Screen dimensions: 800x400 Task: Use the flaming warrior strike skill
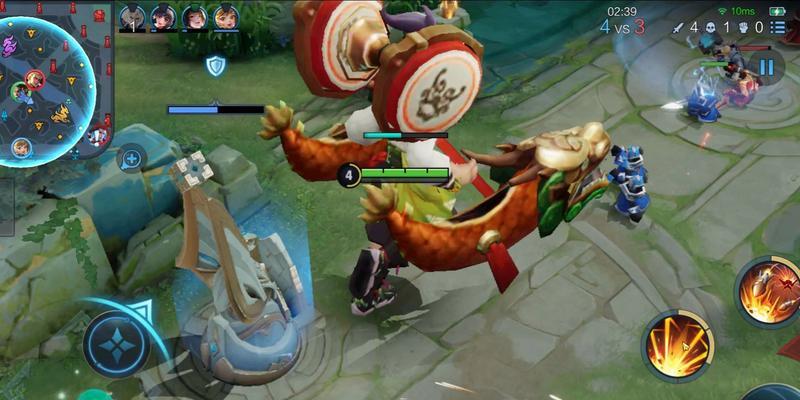tap(768, 290)
